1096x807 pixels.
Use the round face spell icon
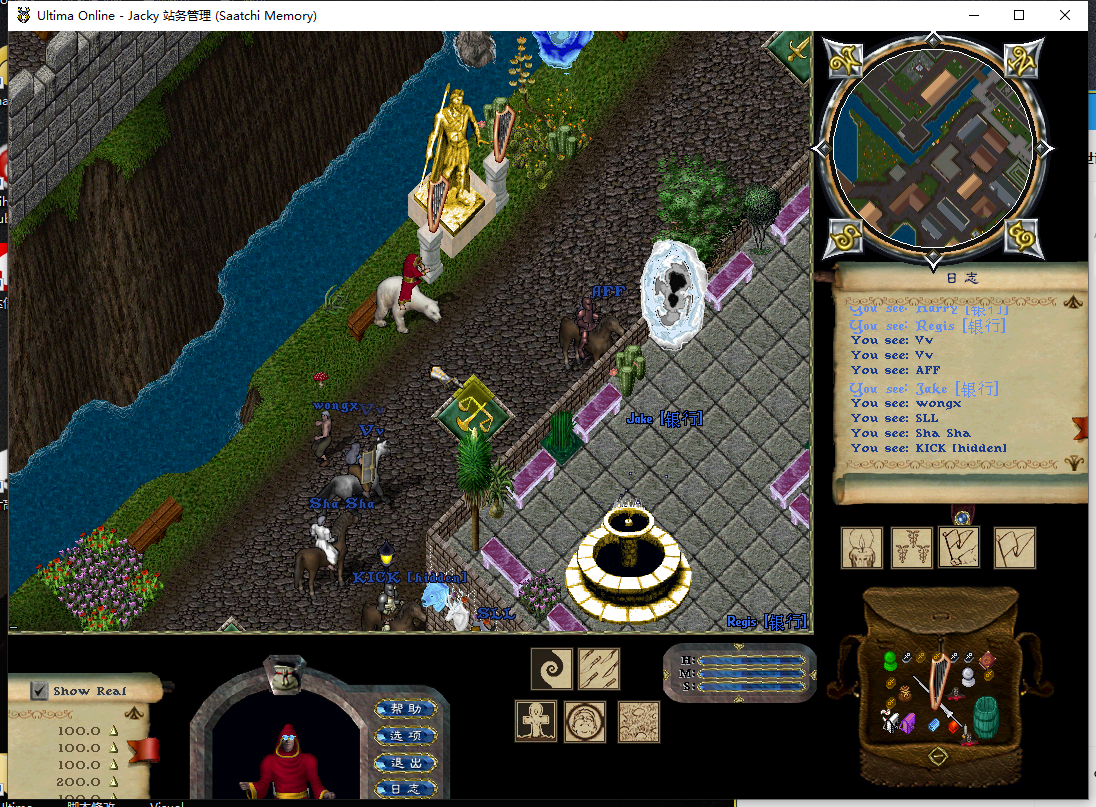[x=585, y=721]
